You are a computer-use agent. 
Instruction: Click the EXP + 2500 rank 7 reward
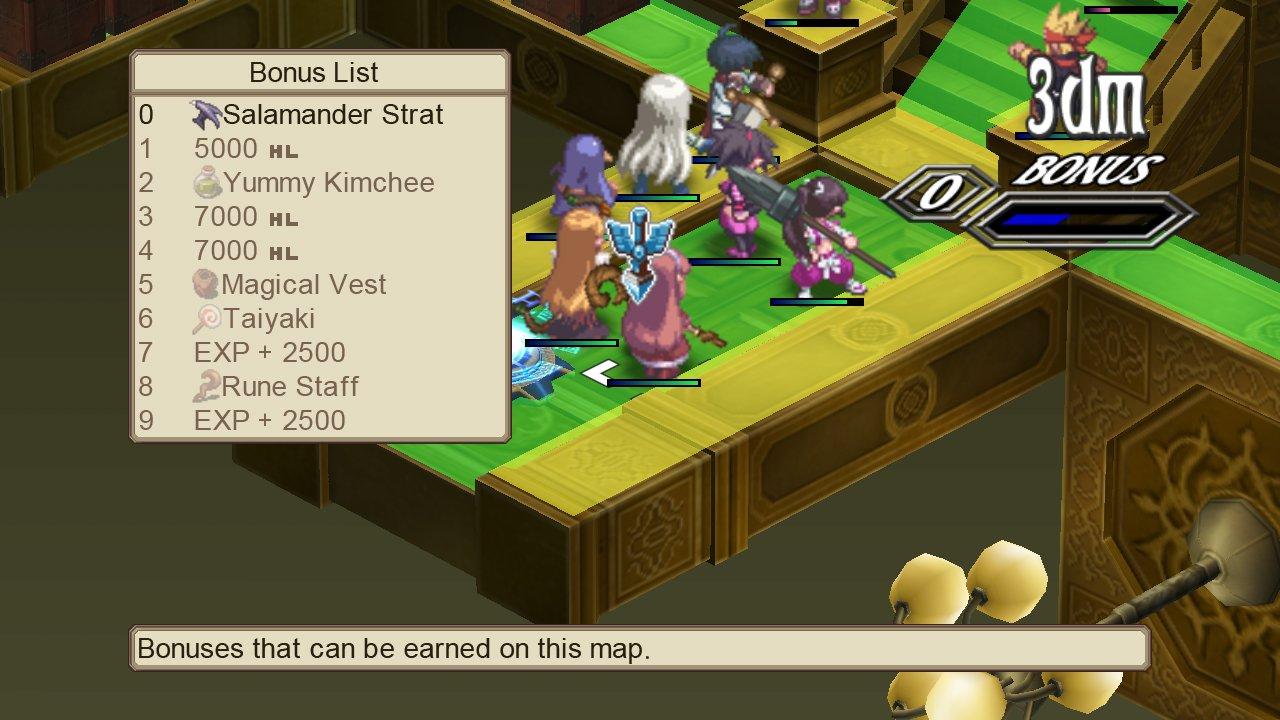(267, 352)
